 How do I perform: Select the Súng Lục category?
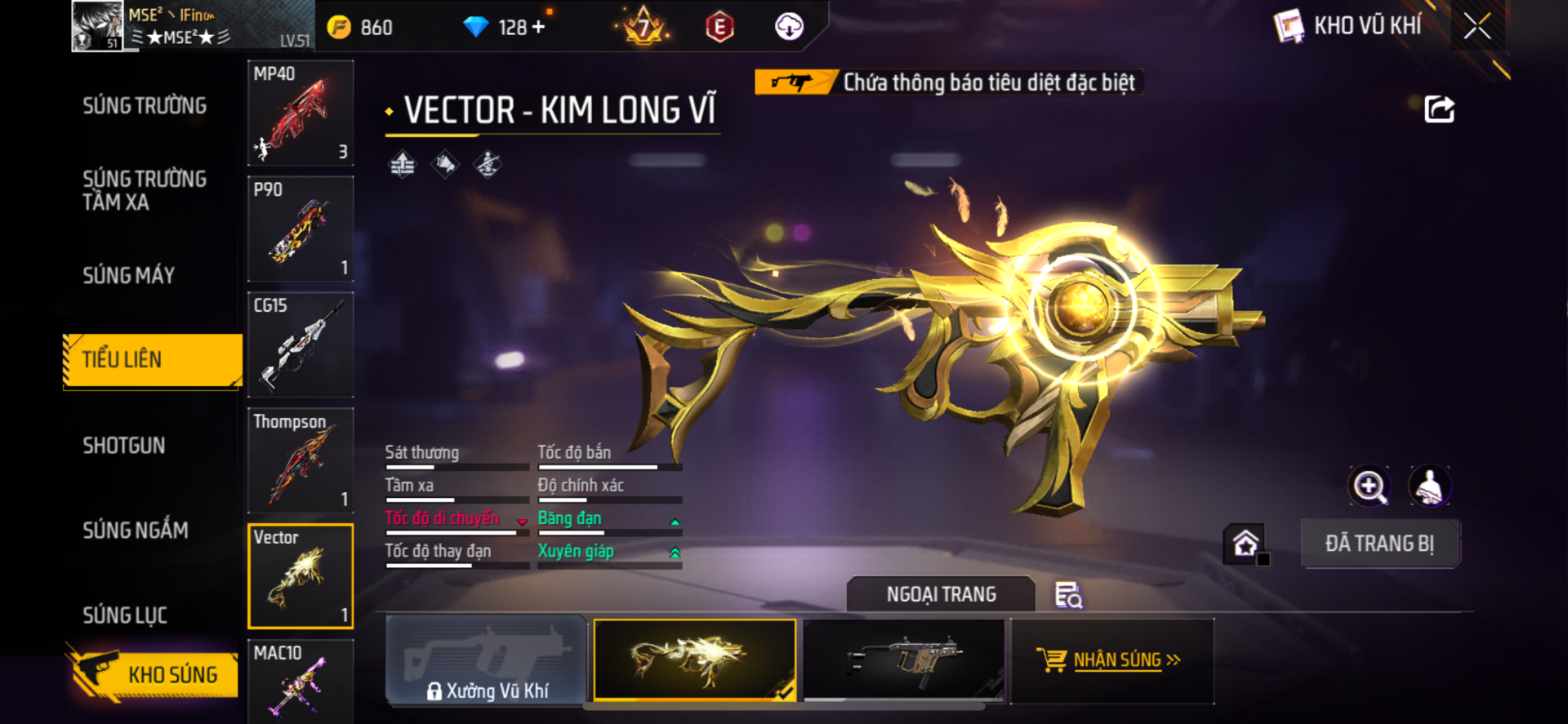125,615
